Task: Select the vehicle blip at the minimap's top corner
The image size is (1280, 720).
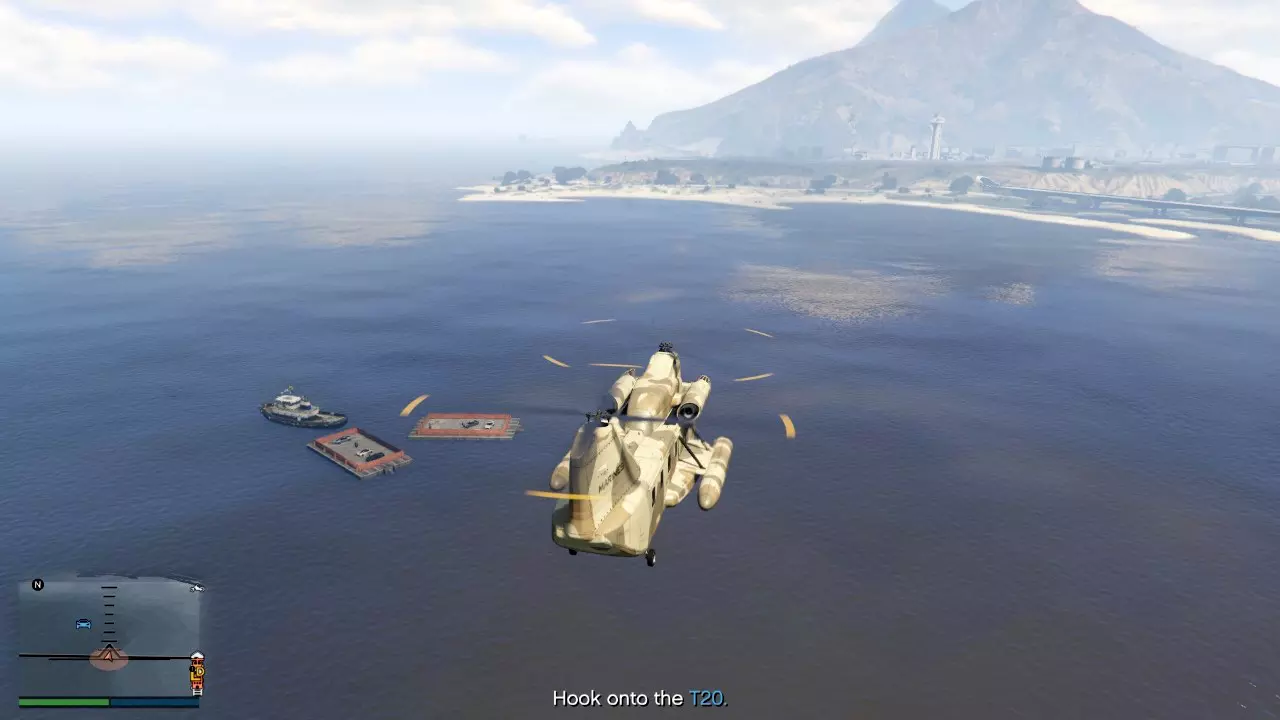Action: coord(197,589)
